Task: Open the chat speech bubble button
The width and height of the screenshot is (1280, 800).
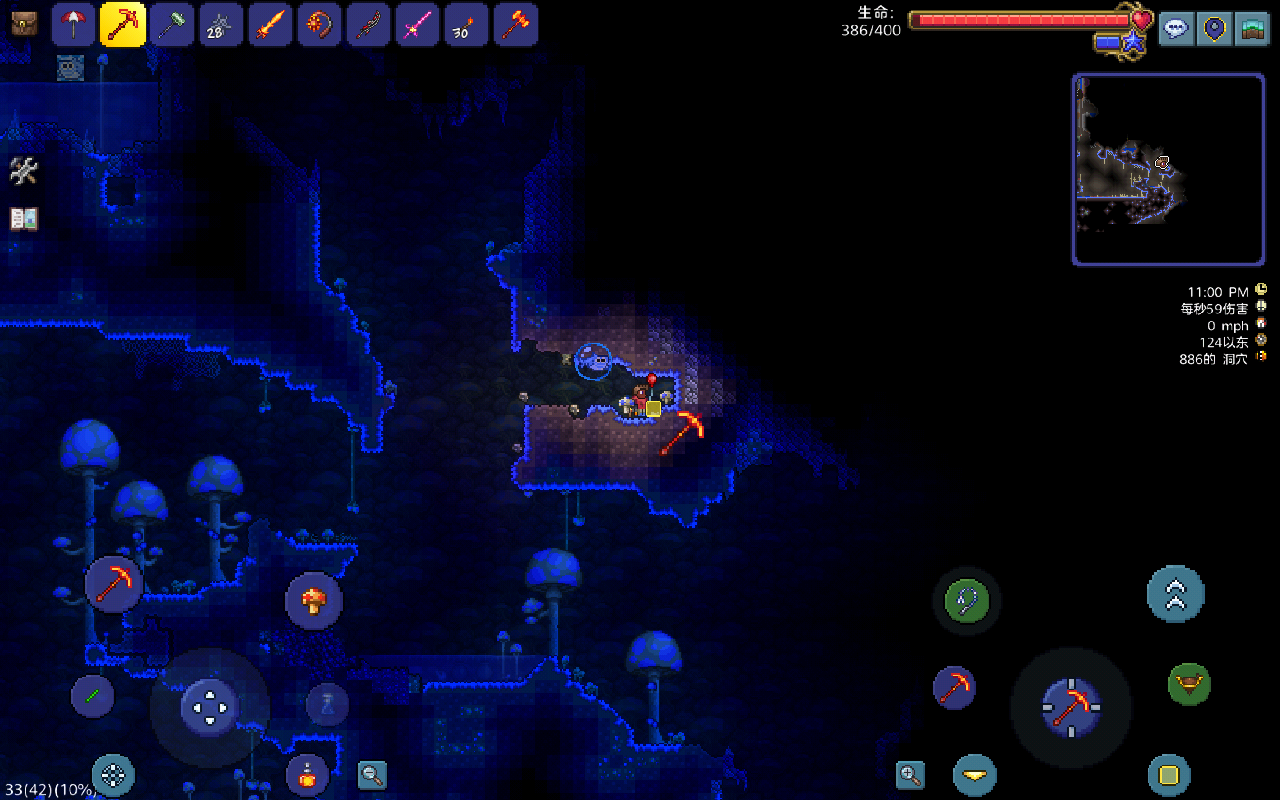Action: tap(1176, 28)
